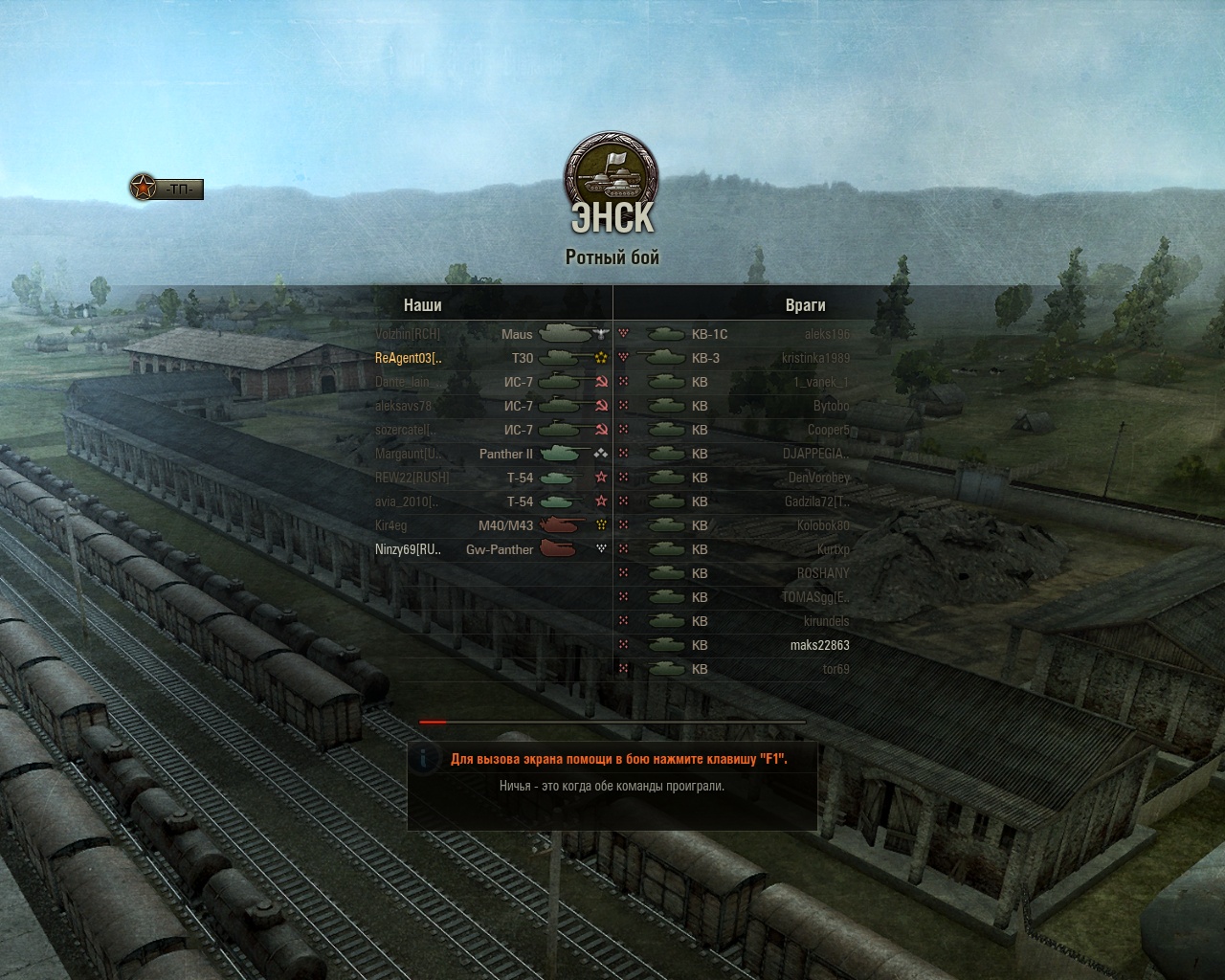
Task: Click the Maus tank silhouette icon
Action: point(563,334)
